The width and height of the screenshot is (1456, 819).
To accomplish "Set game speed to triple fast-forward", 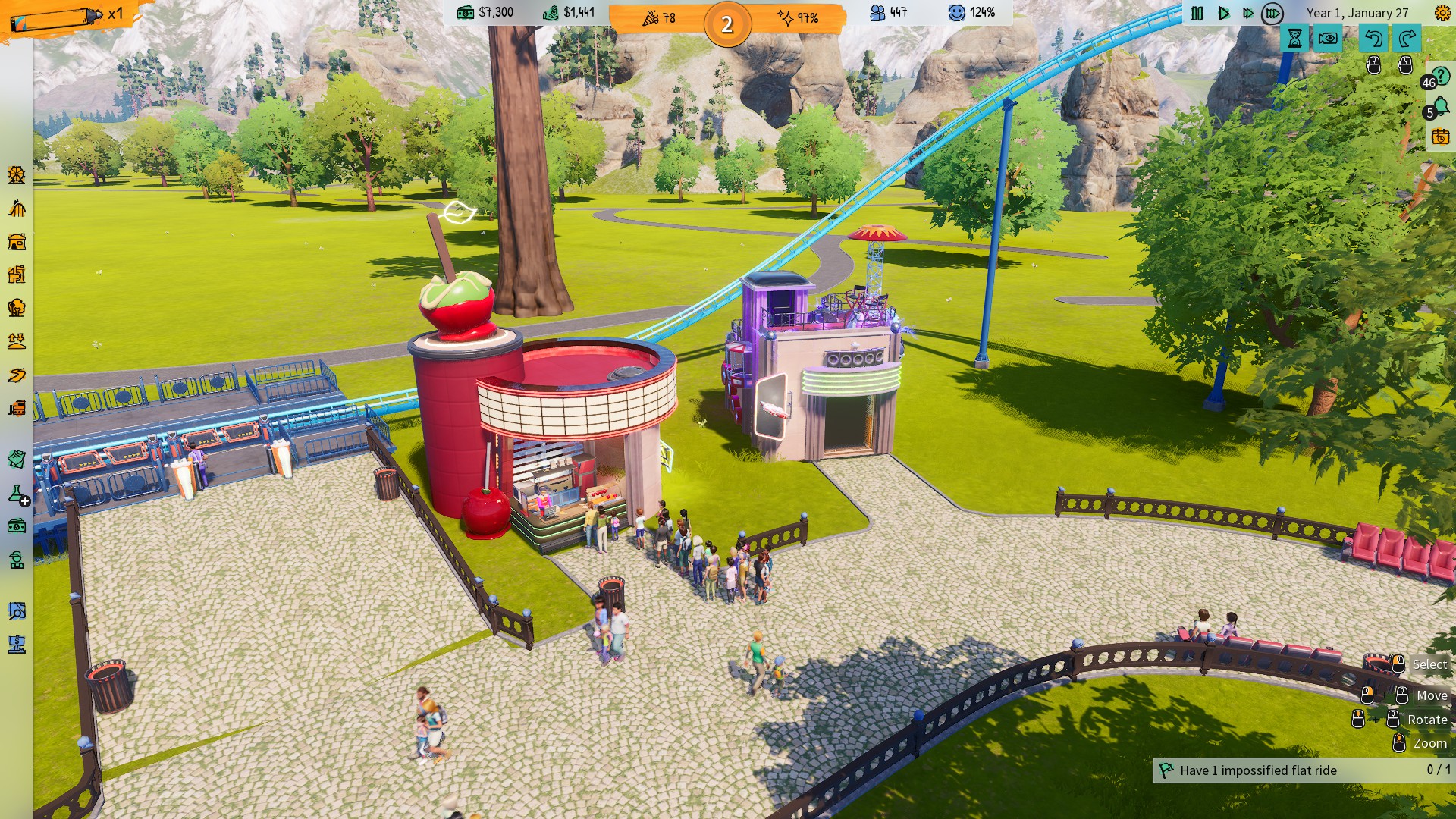I will [x=1272, y=14].
